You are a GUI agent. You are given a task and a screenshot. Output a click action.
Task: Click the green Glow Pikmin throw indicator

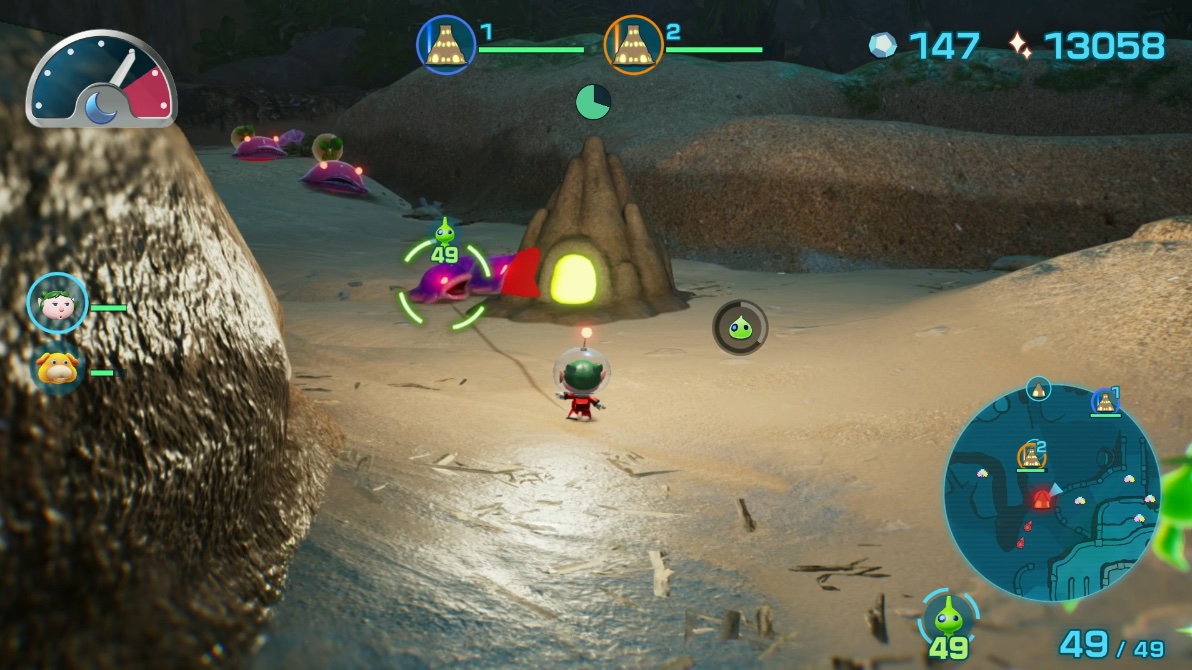point(740,328)
